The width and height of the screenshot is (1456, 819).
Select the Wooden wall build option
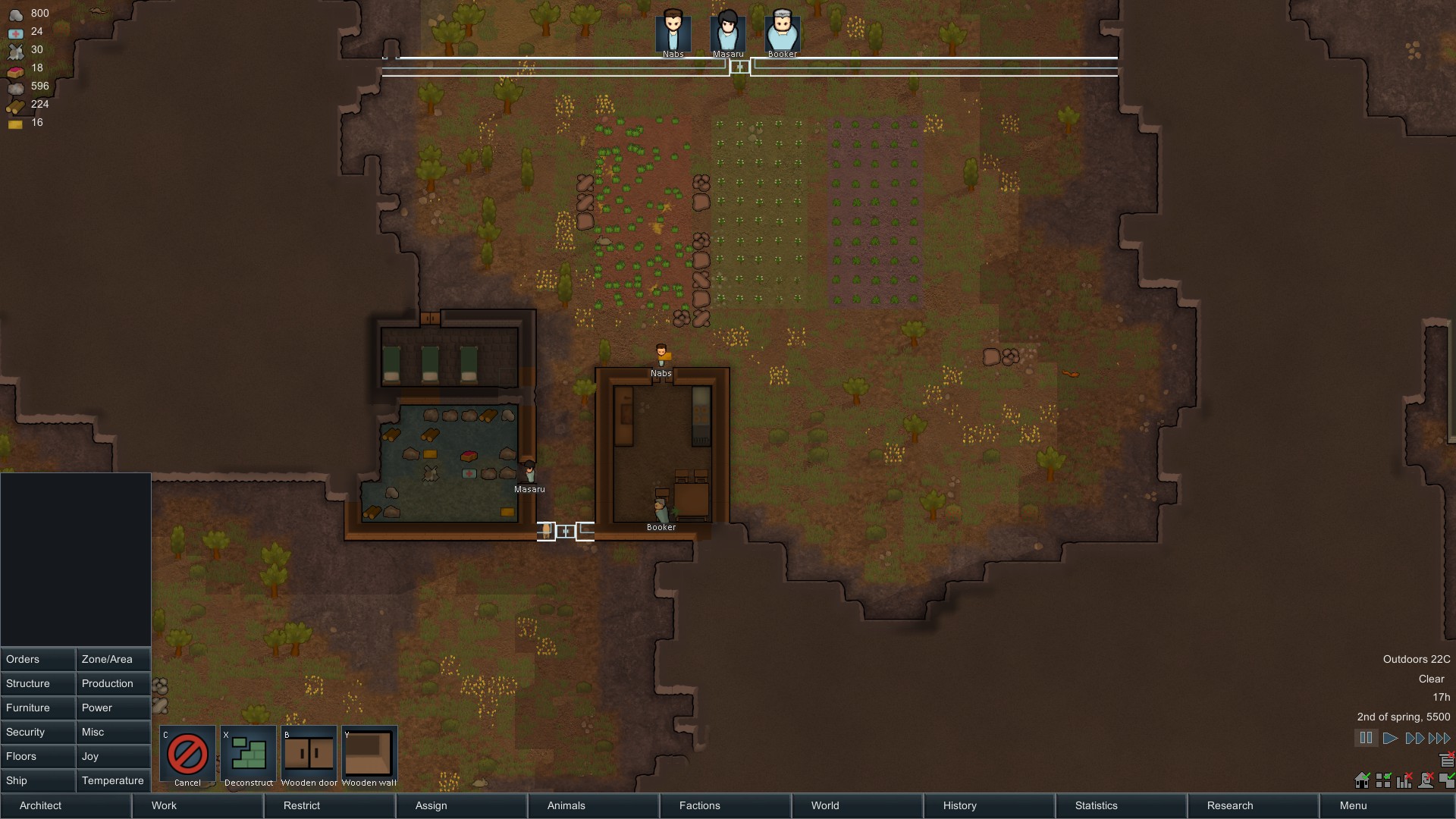pyautogui.click(x=369, y=754)
